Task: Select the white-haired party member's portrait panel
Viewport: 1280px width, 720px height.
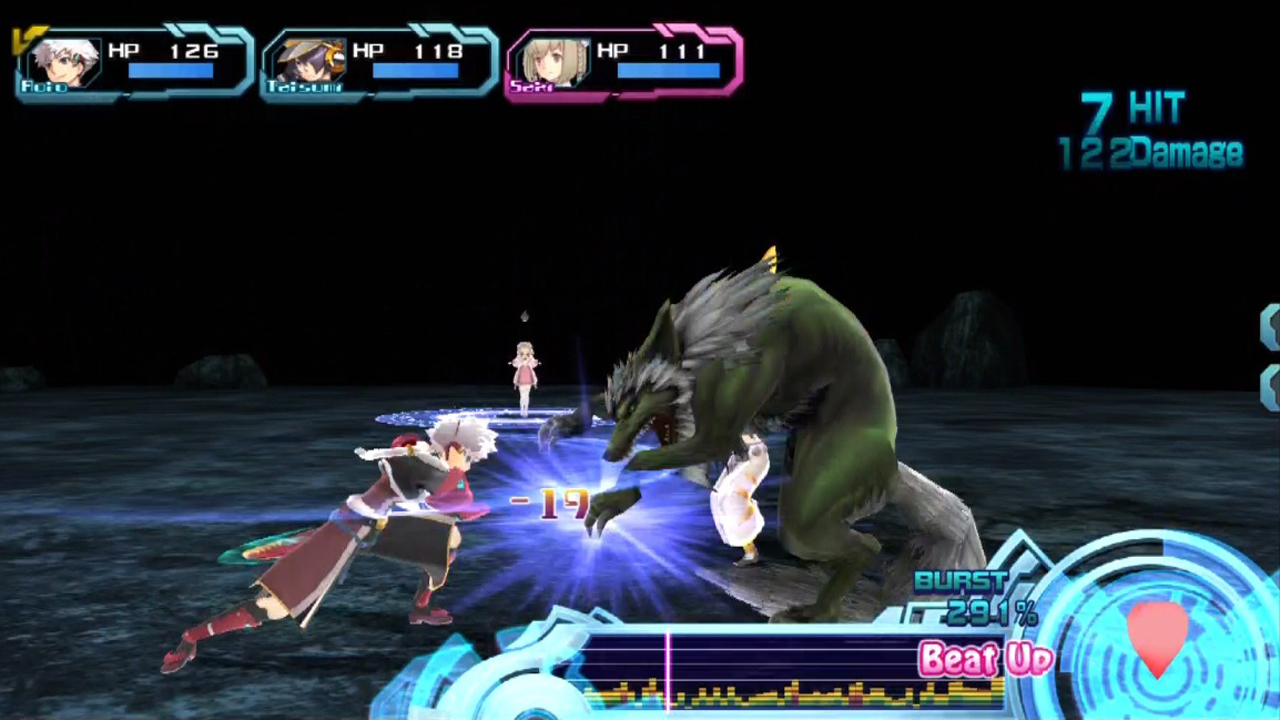Action: pyautogui.click(x=133, y=64)
